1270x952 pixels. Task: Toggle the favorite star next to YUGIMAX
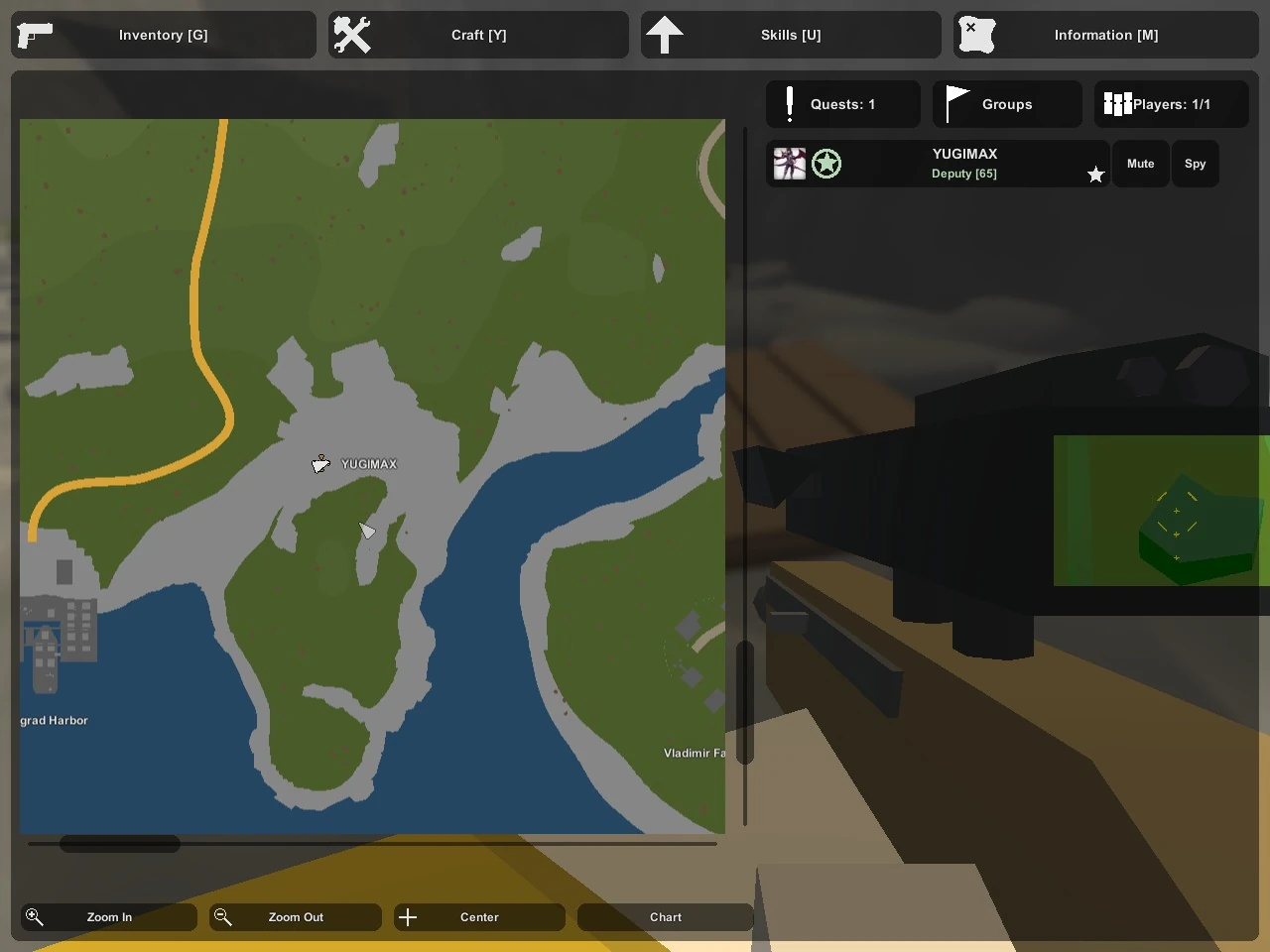[1095, 174]
